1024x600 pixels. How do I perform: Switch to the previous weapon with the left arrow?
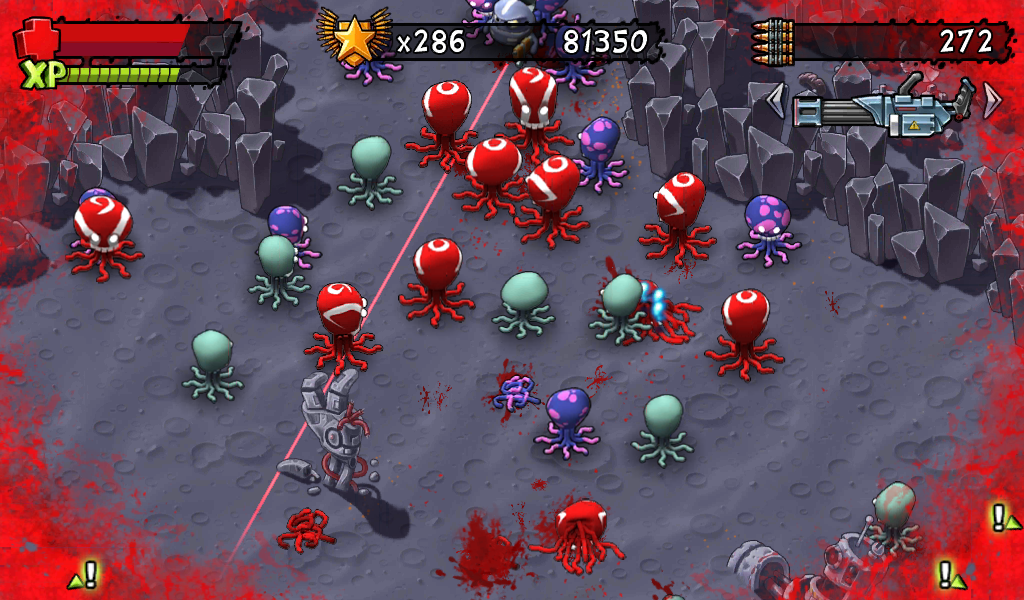click(775, 100)
